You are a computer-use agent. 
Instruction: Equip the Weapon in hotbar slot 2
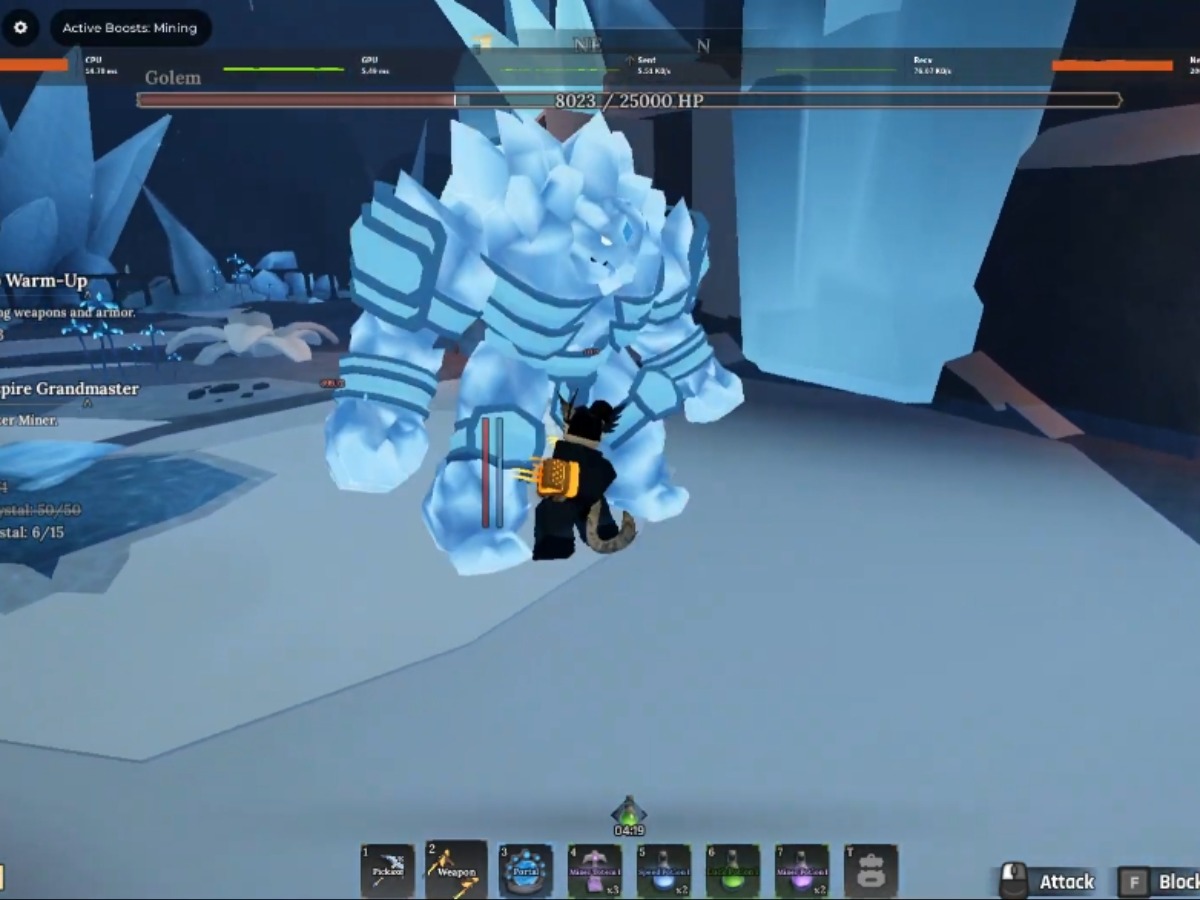pos(457,870)
